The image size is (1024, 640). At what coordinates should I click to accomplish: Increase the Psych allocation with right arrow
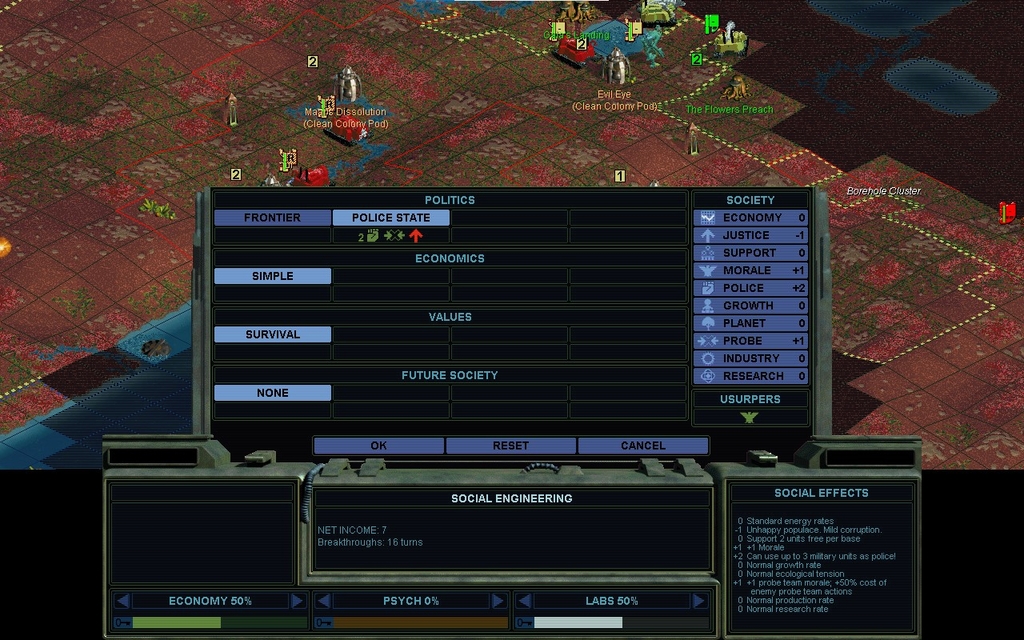click(x=497, y=601)
